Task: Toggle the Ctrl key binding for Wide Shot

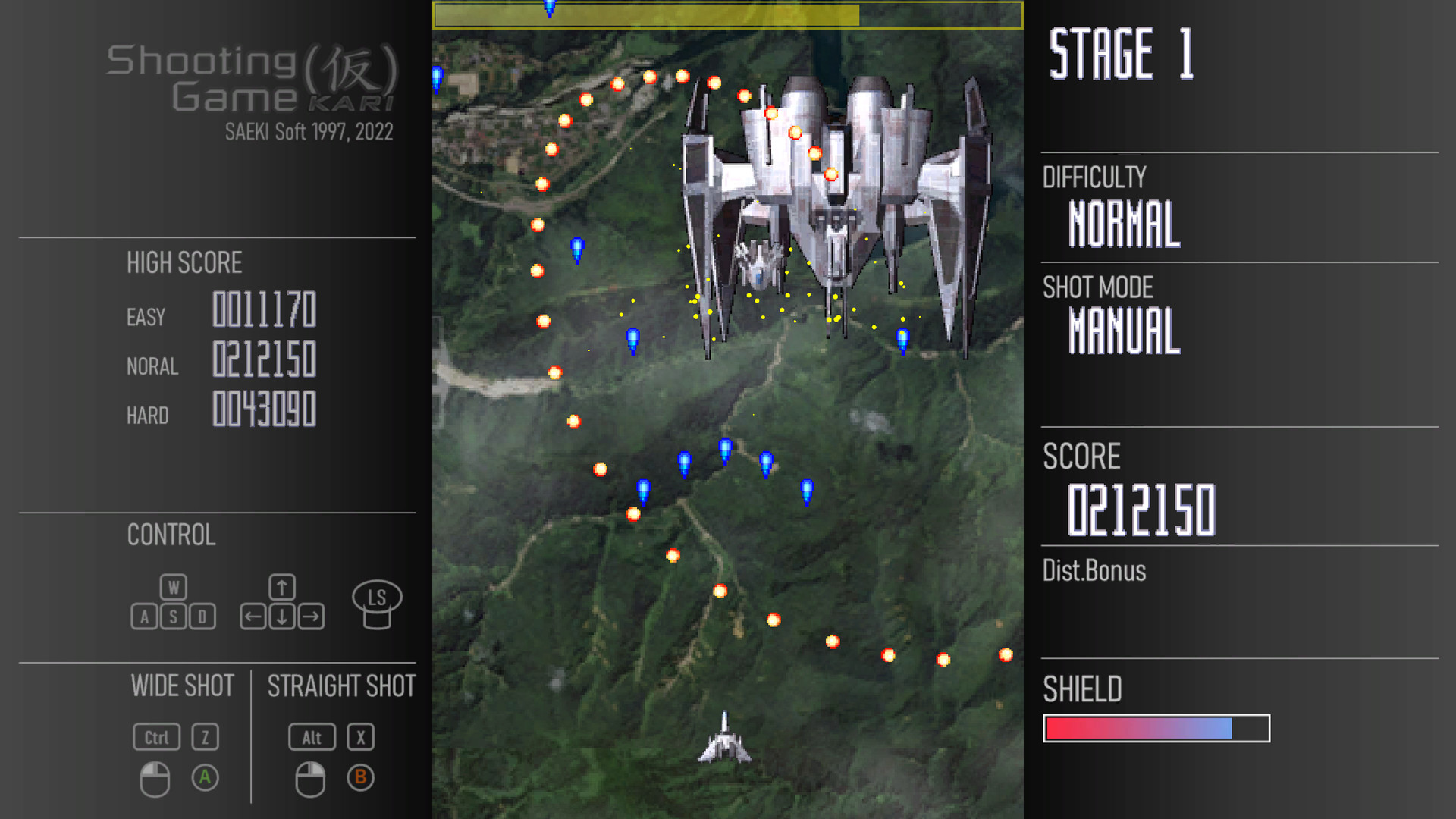Action: 156,736
